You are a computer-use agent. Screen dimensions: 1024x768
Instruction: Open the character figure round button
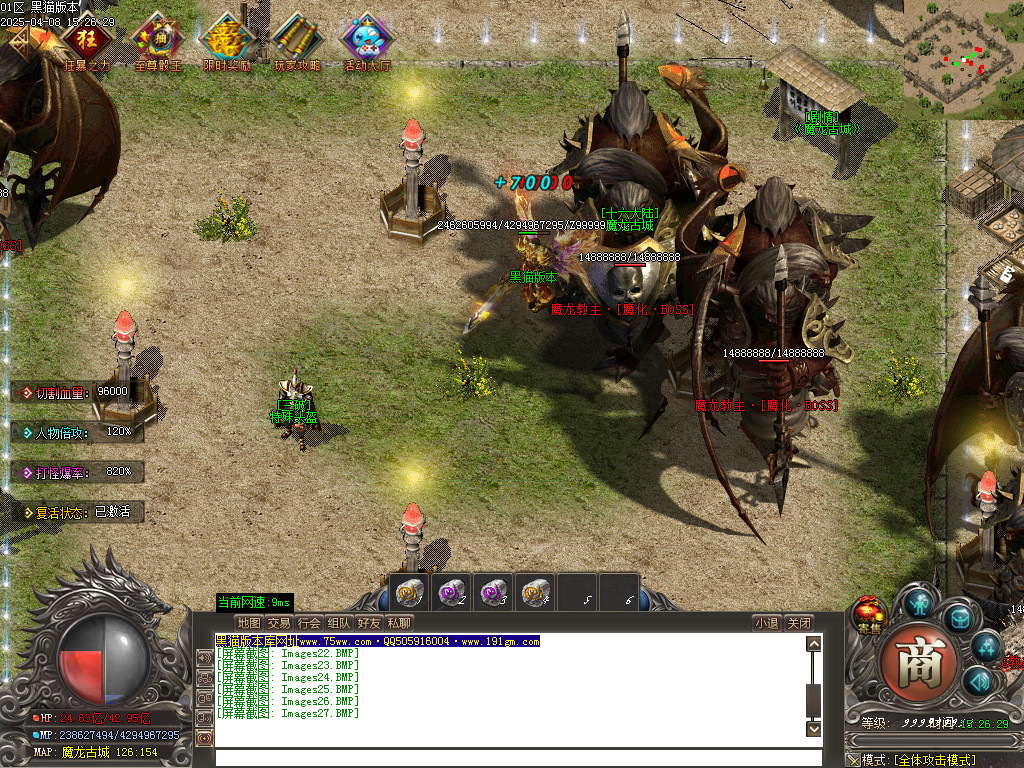click(920, 603)
